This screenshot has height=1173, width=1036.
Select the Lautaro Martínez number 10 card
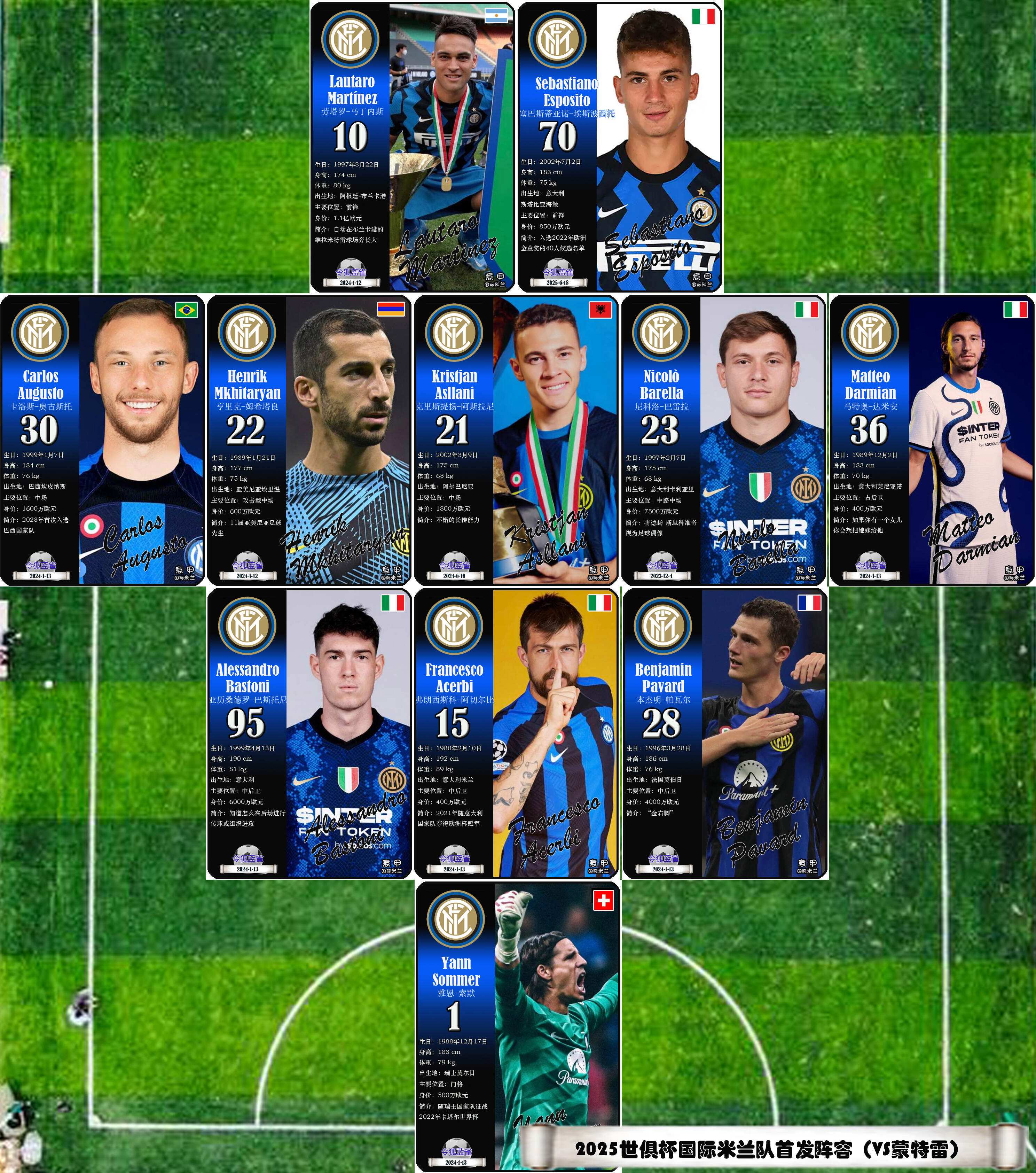pos(413,147)
